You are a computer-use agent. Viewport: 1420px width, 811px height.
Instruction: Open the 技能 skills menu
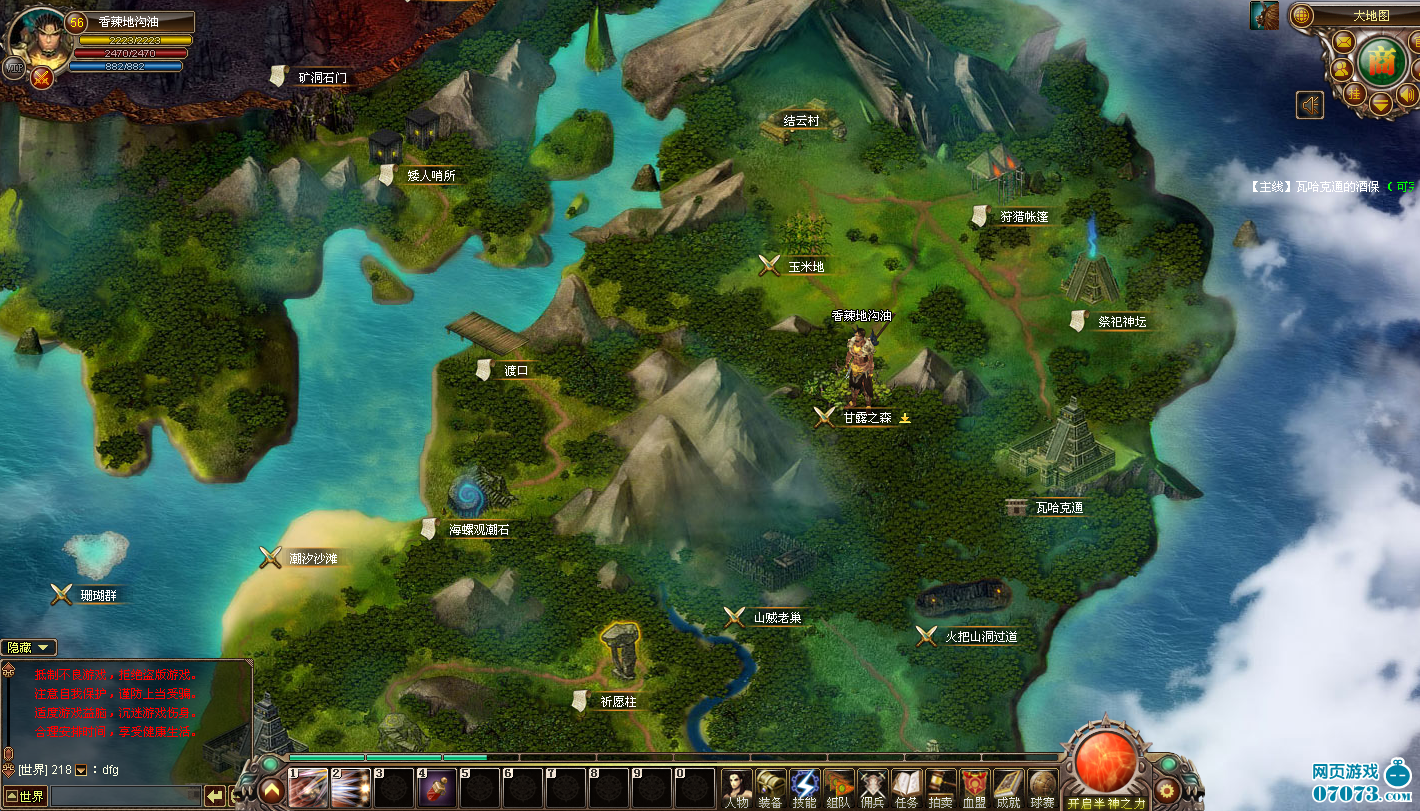pyautogui.click(x=804, y=788)
